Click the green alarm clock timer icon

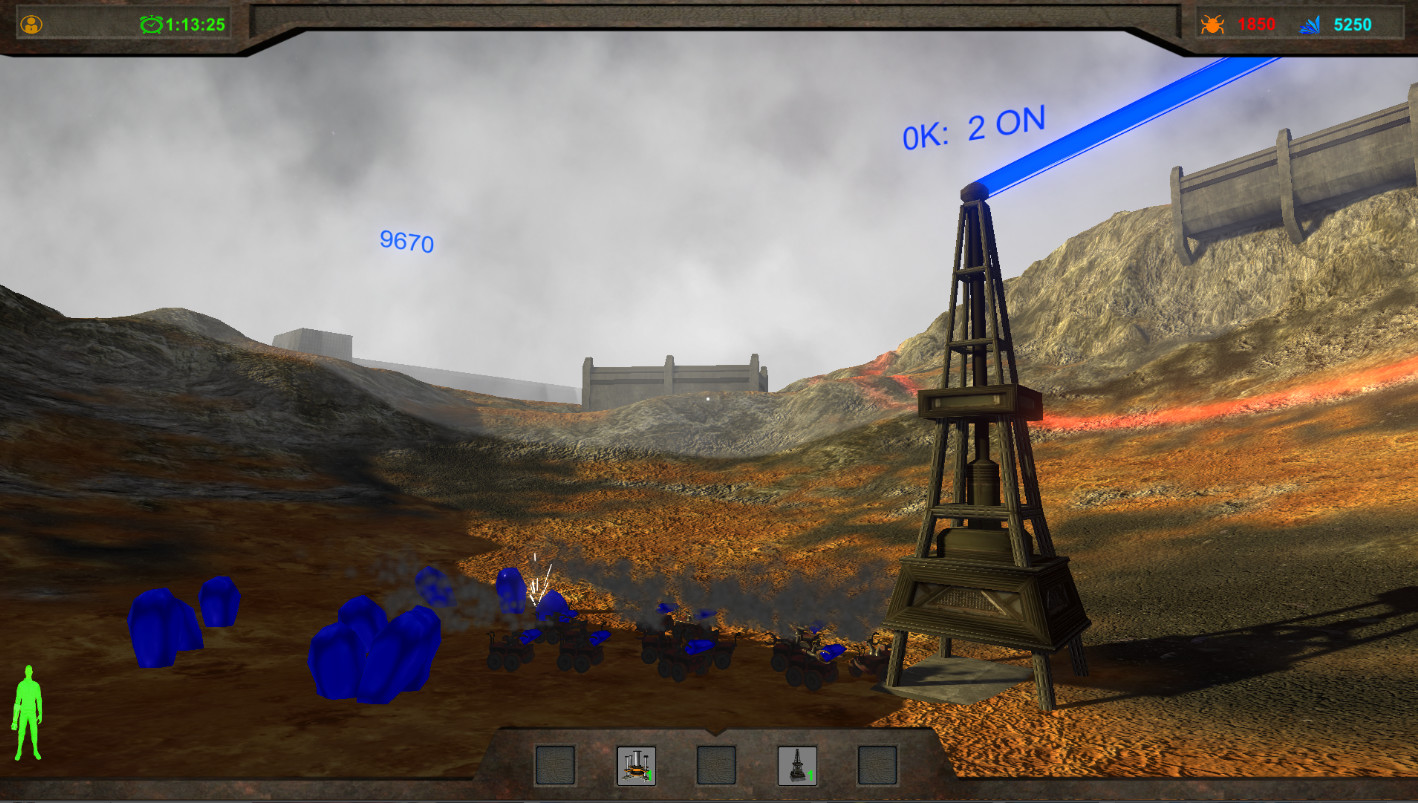(x=150, y=24)
